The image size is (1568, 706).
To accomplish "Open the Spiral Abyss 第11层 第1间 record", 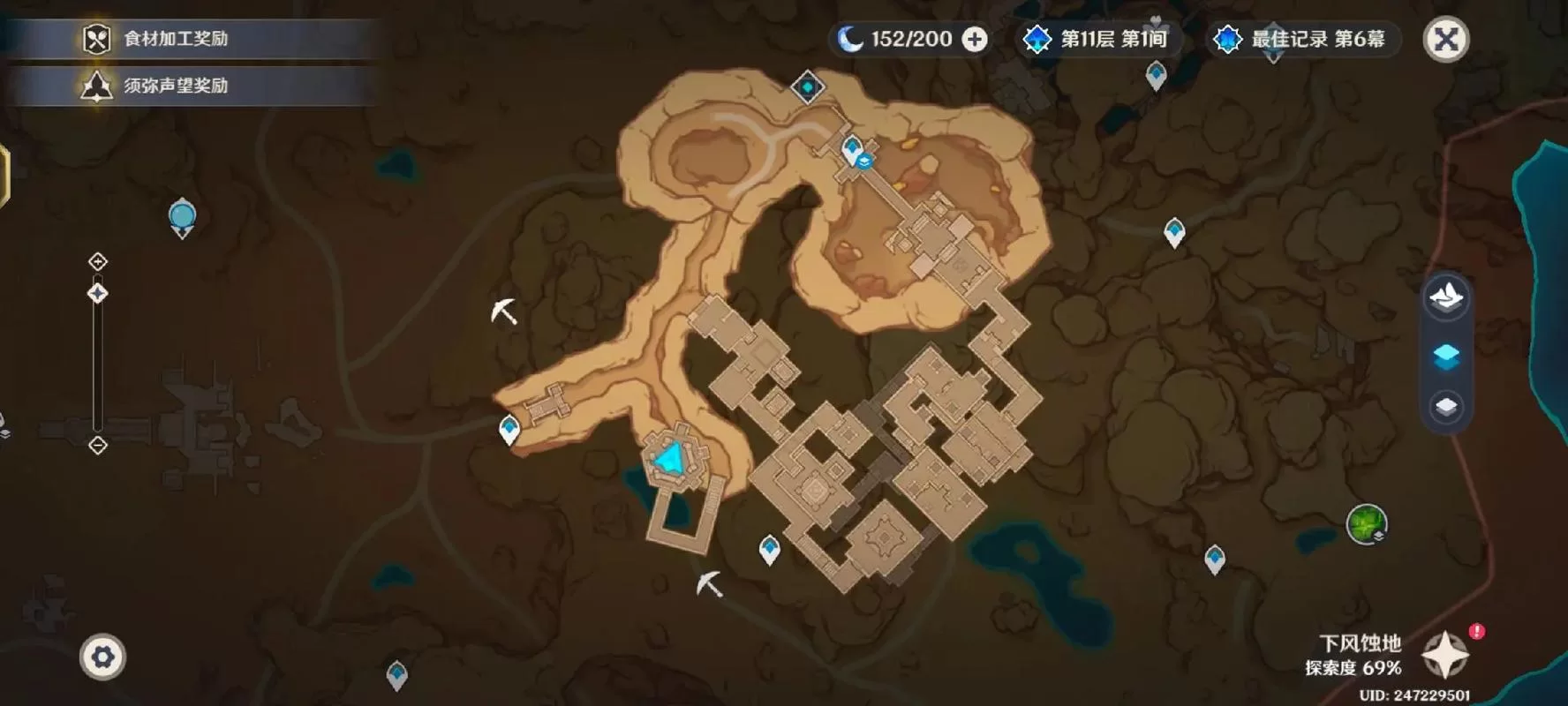I will point(1095,40).
